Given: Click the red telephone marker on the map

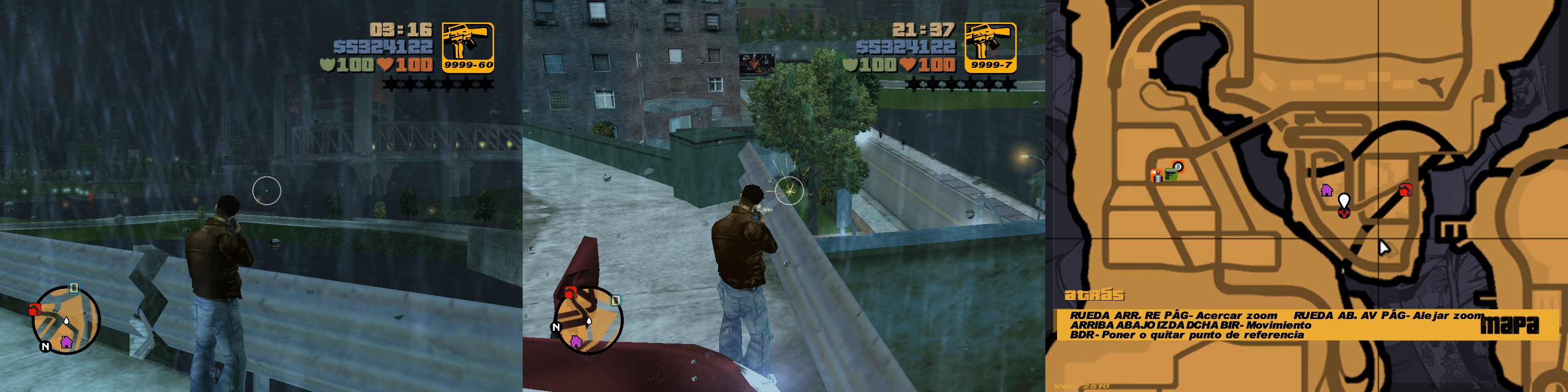Looking at the screenshot, I should point(1406,190).
